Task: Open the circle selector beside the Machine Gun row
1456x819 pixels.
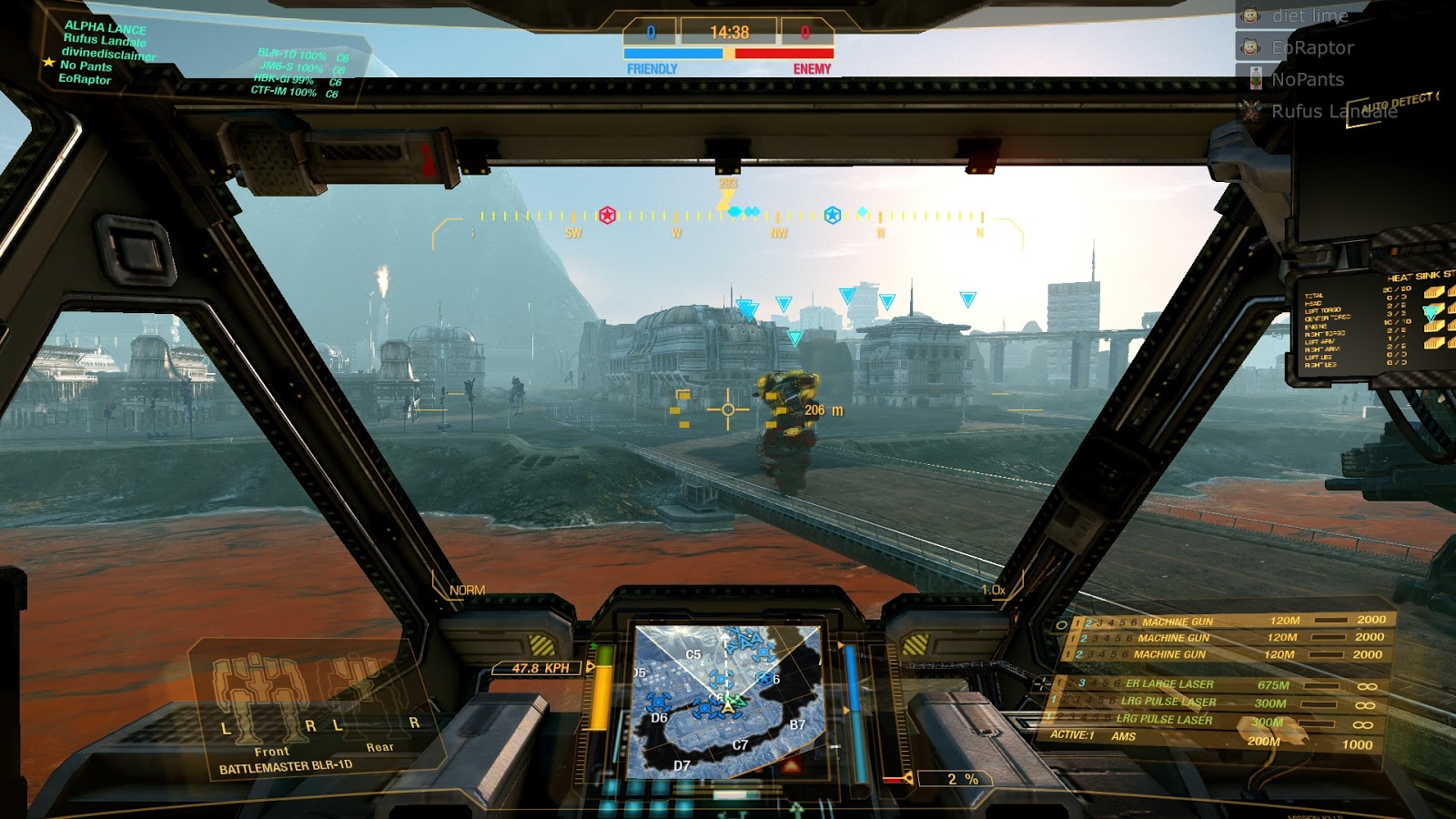Action: (1062, 624)
